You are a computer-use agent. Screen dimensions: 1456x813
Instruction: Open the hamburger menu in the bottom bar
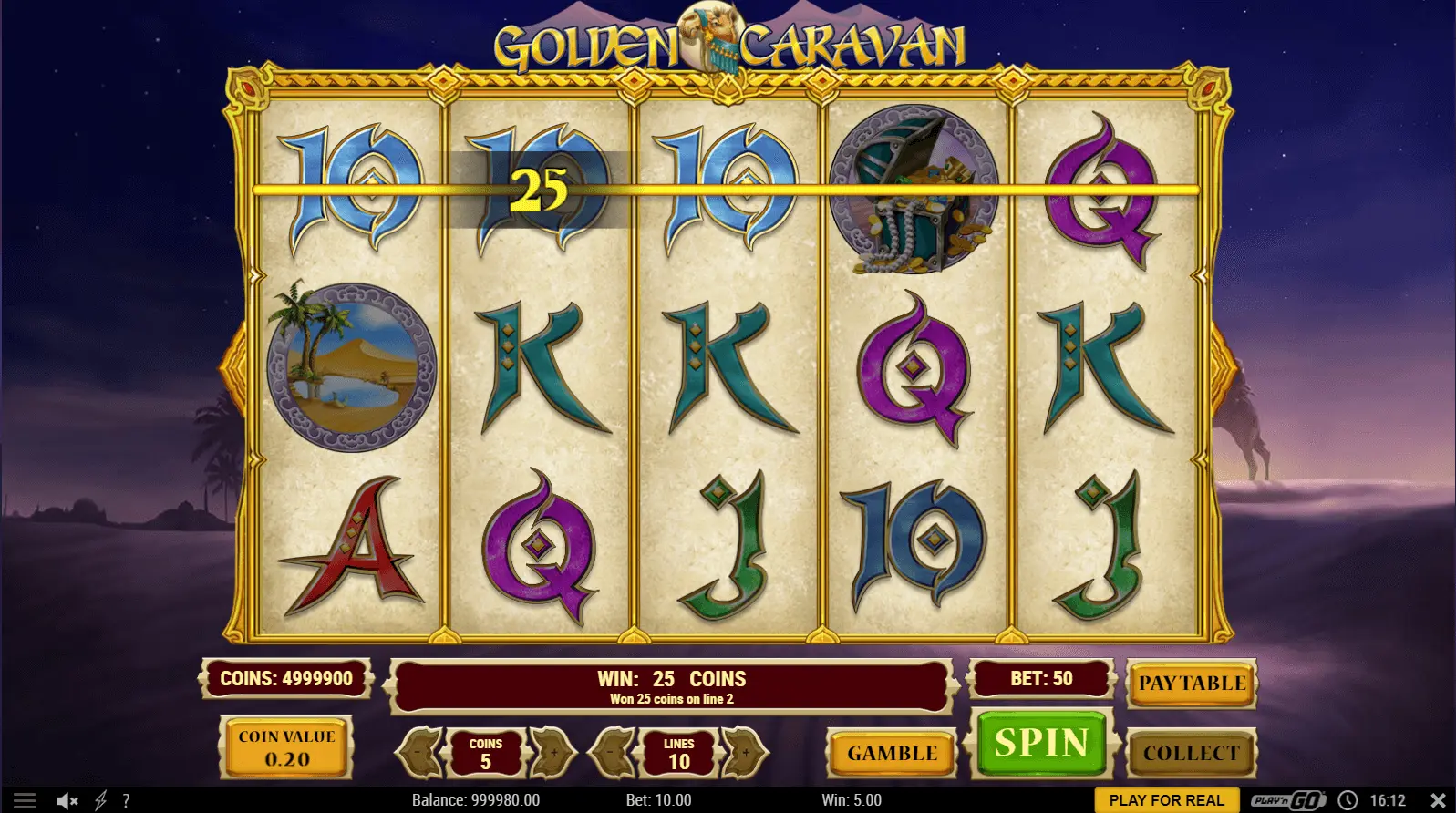pyautogui.click(x=25, y=800)
